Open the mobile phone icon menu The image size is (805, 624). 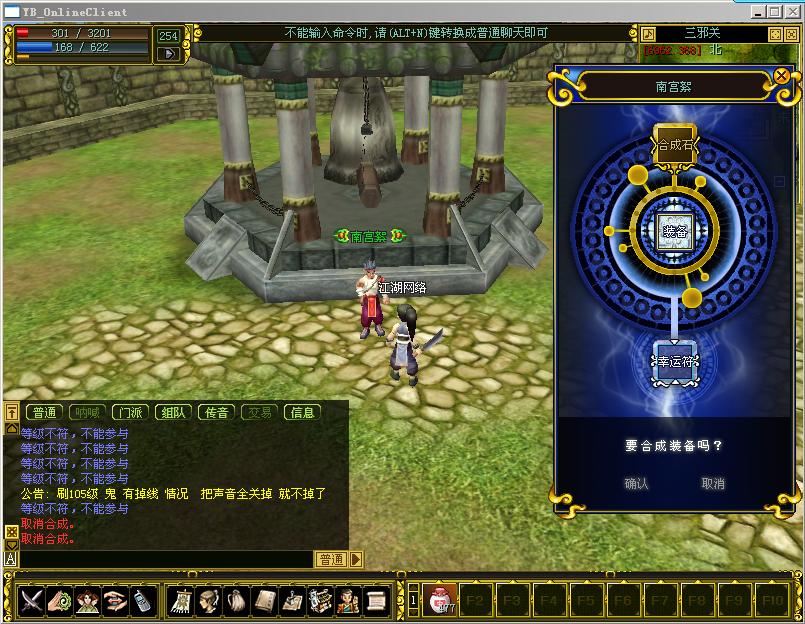[141, 600]
